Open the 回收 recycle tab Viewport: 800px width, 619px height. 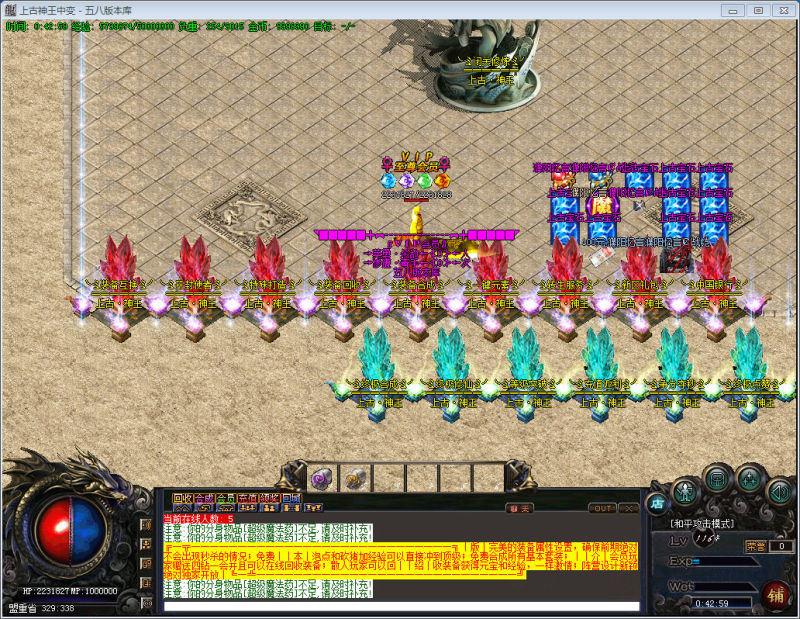point(182,498)
